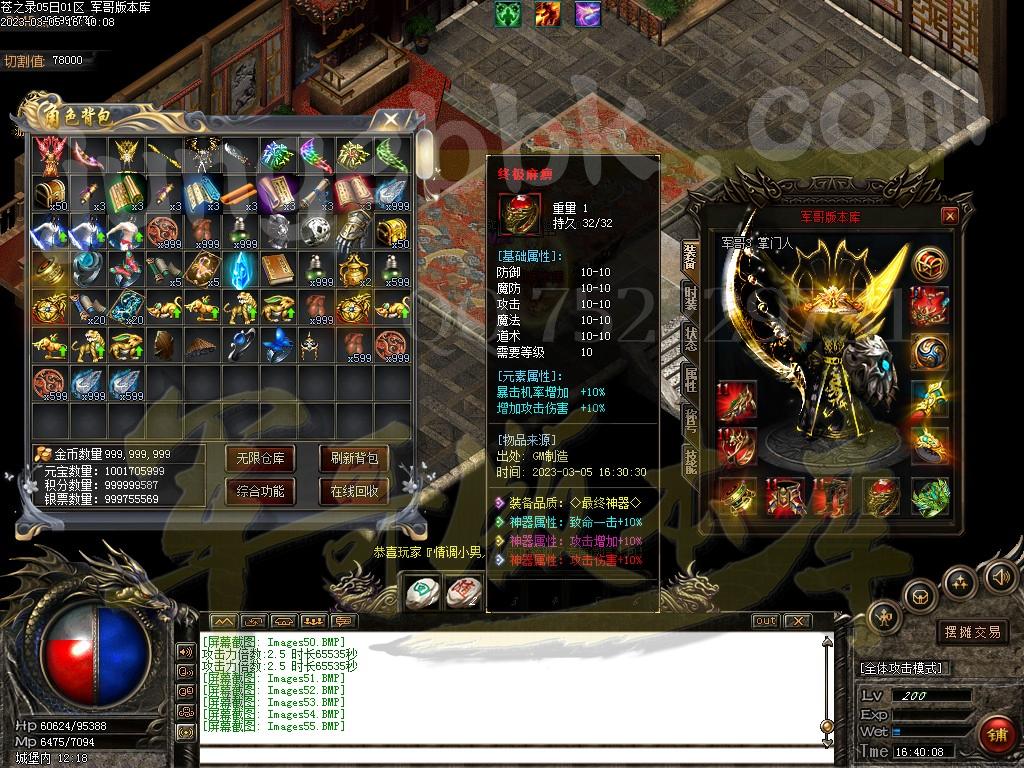Choose the 在线回收 online recycle button
Viewport: 1024px width, 768px height.
pos(354,491)
